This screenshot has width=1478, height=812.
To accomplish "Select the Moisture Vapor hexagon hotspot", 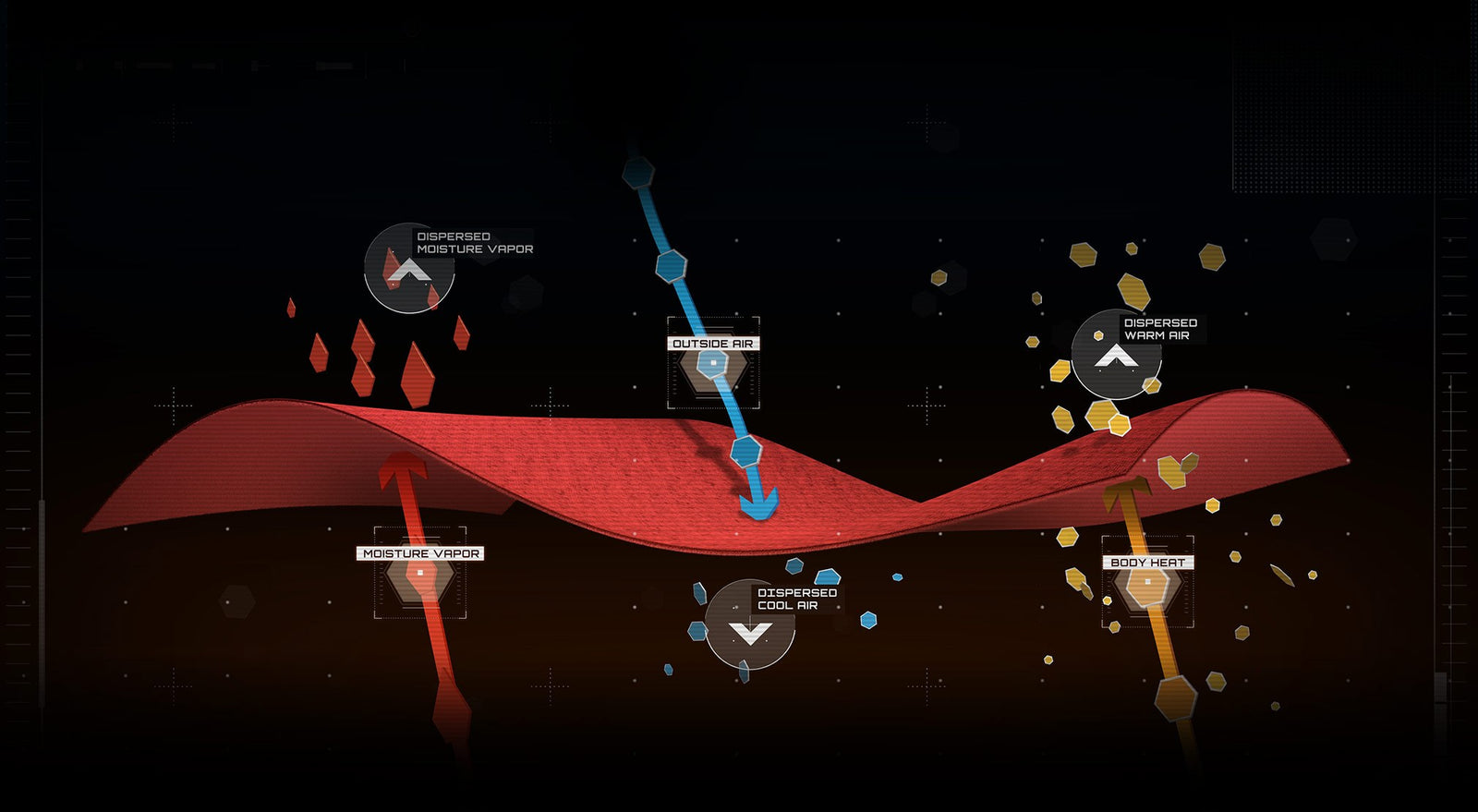I will [420, 573].
